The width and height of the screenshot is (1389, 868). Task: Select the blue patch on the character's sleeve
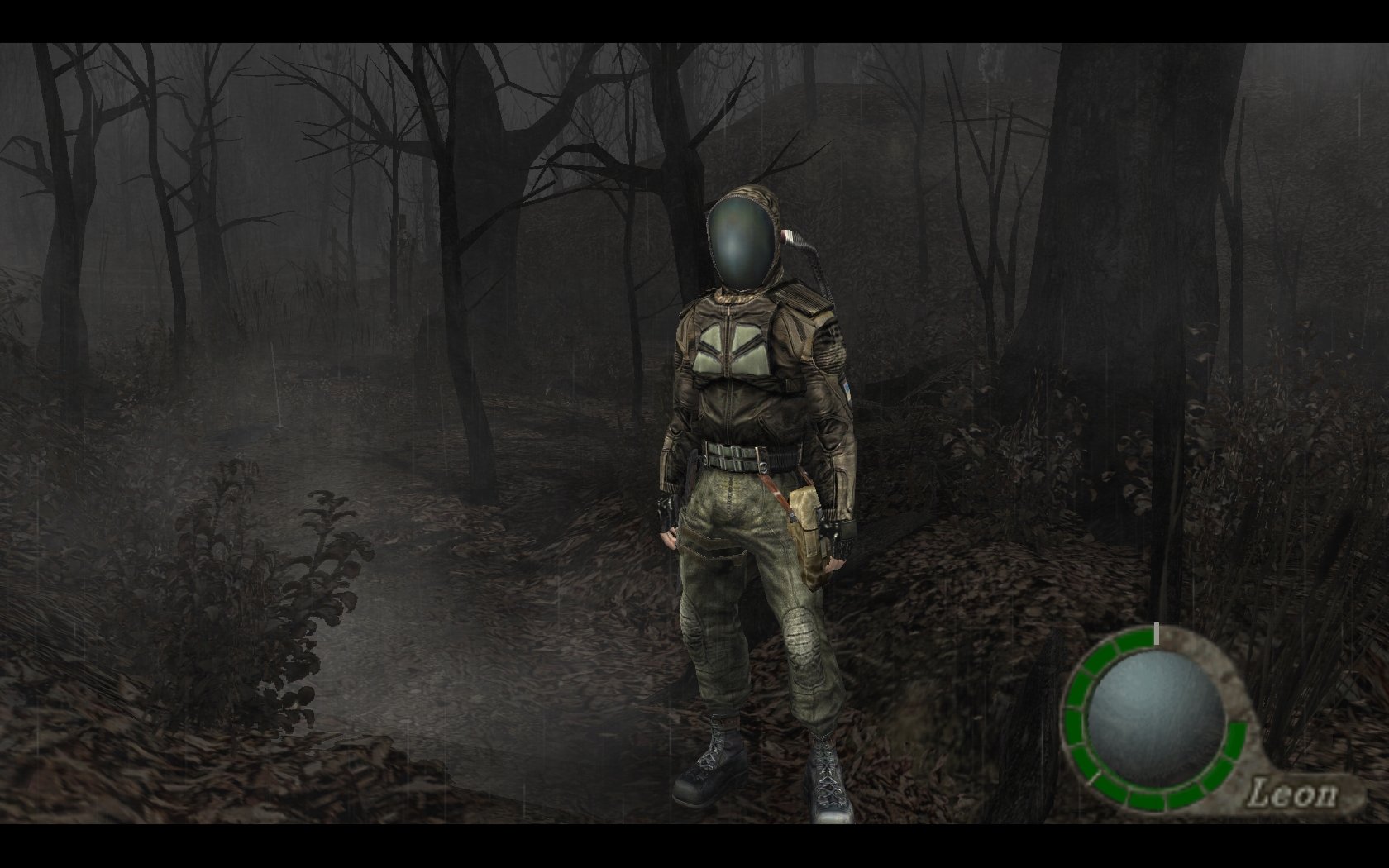847,388
